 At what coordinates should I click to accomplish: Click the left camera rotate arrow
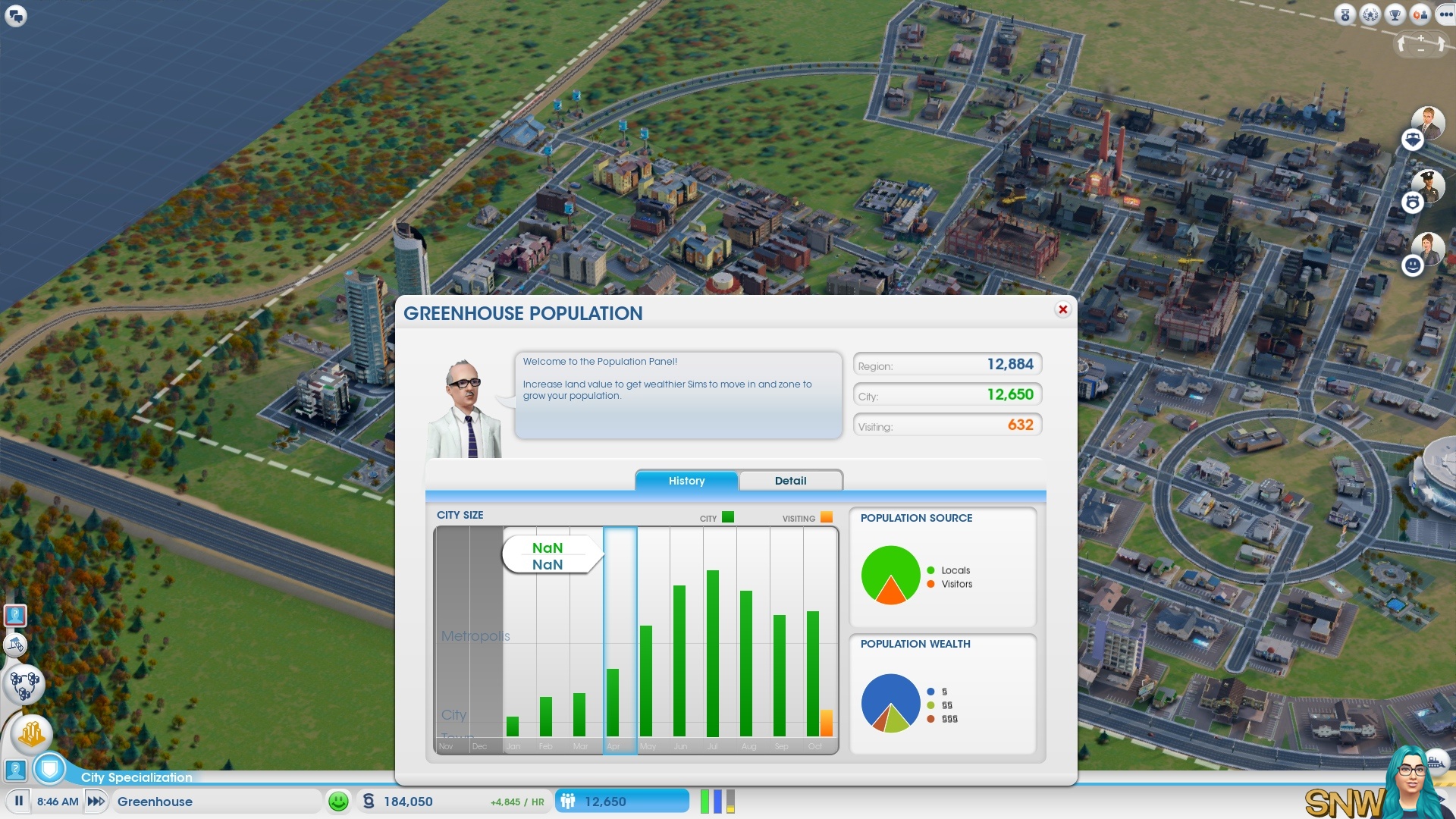1401,44
